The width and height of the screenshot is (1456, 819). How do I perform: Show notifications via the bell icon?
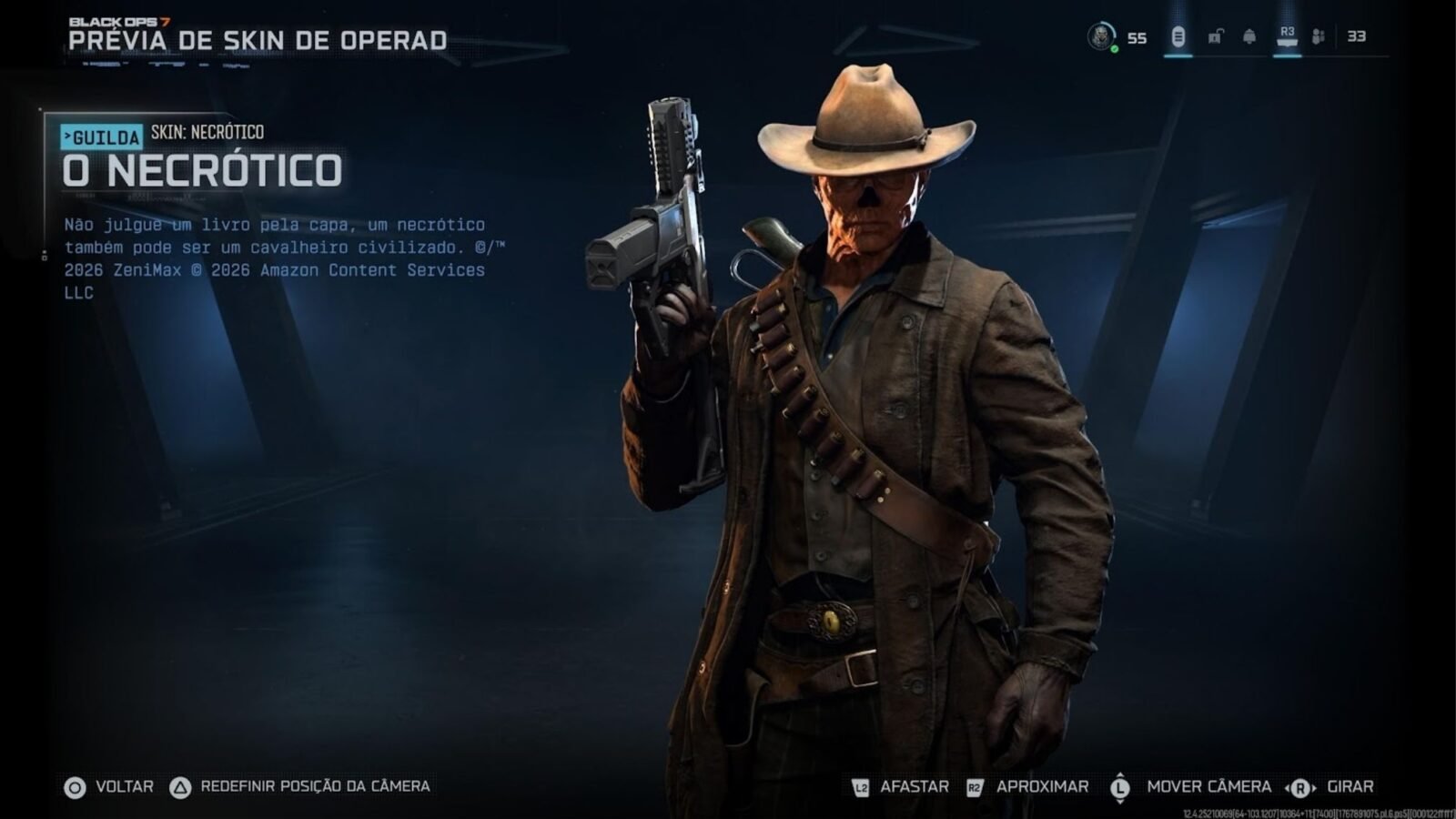(1249, 37)
